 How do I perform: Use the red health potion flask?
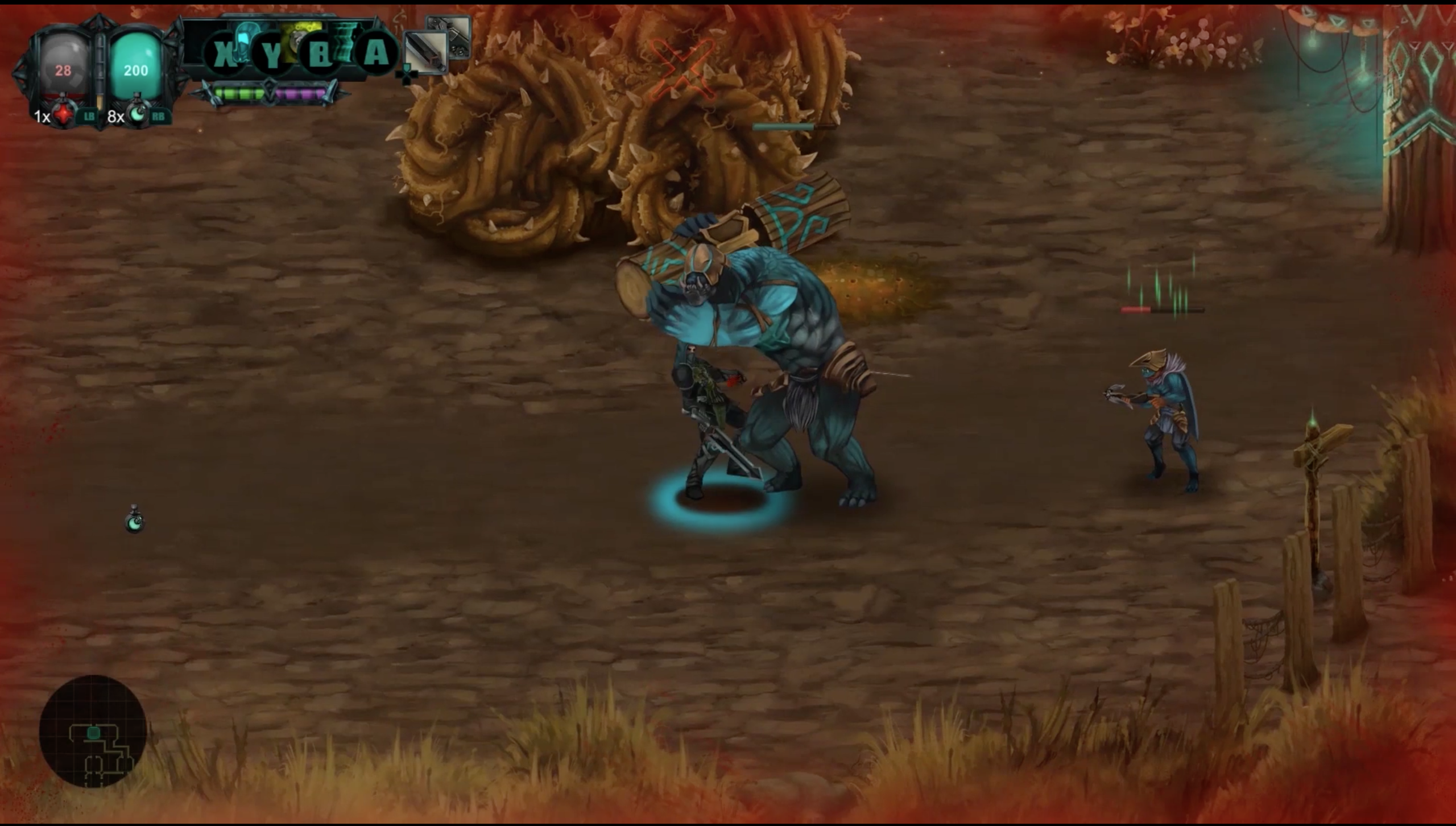63,114
